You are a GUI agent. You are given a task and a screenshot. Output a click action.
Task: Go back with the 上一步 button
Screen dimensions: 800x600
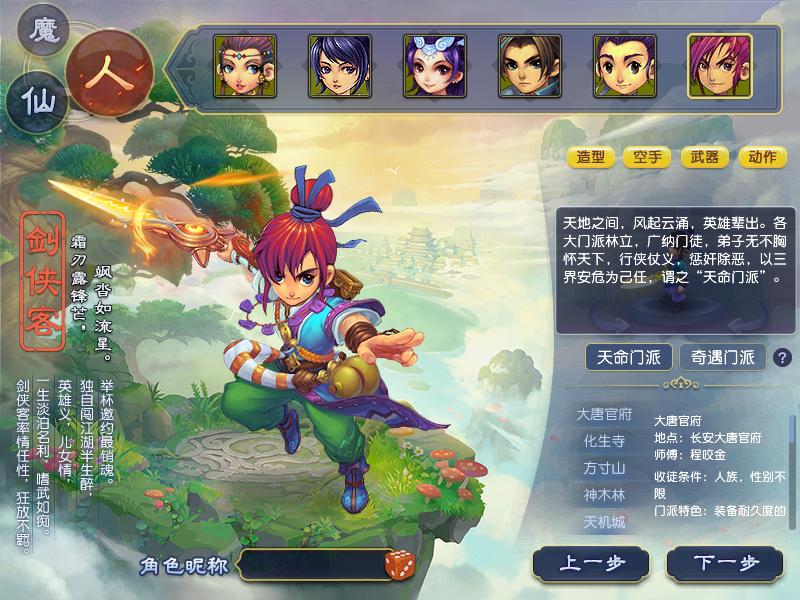(591, 563)
